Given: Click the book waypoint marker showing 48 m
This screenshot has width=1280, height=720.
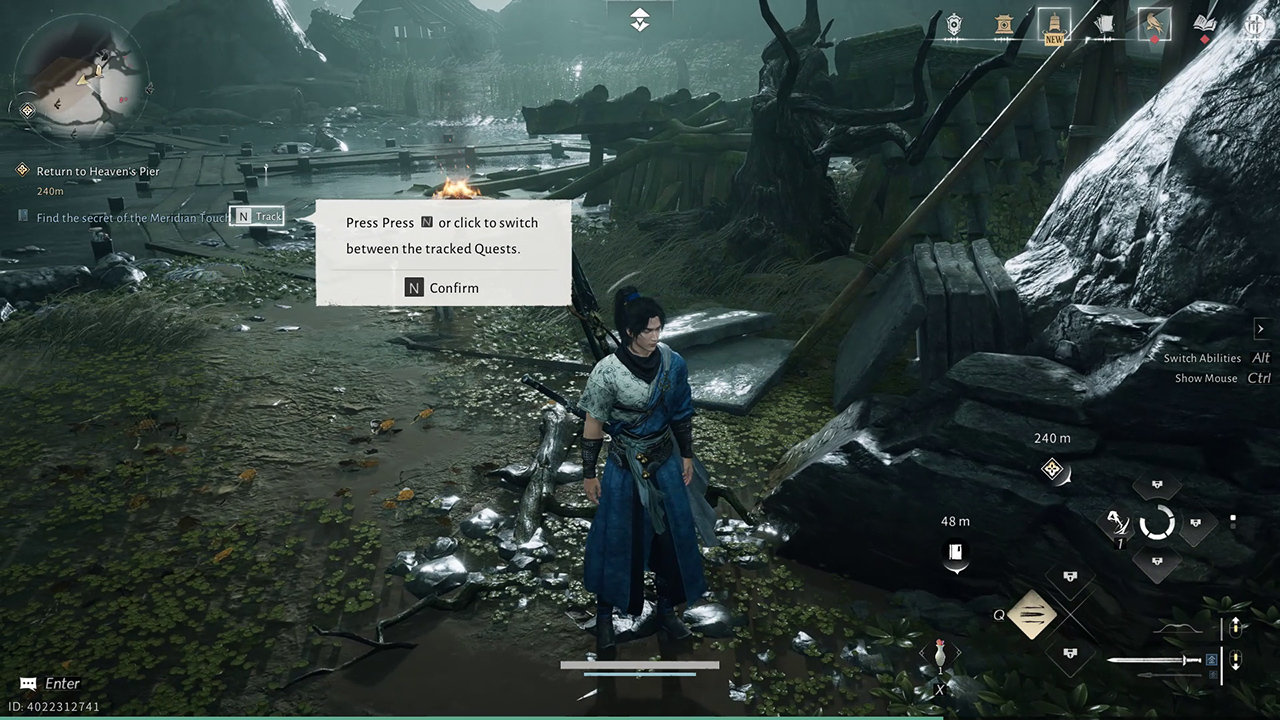Looking at the screenshot, I should coord(956,552).
